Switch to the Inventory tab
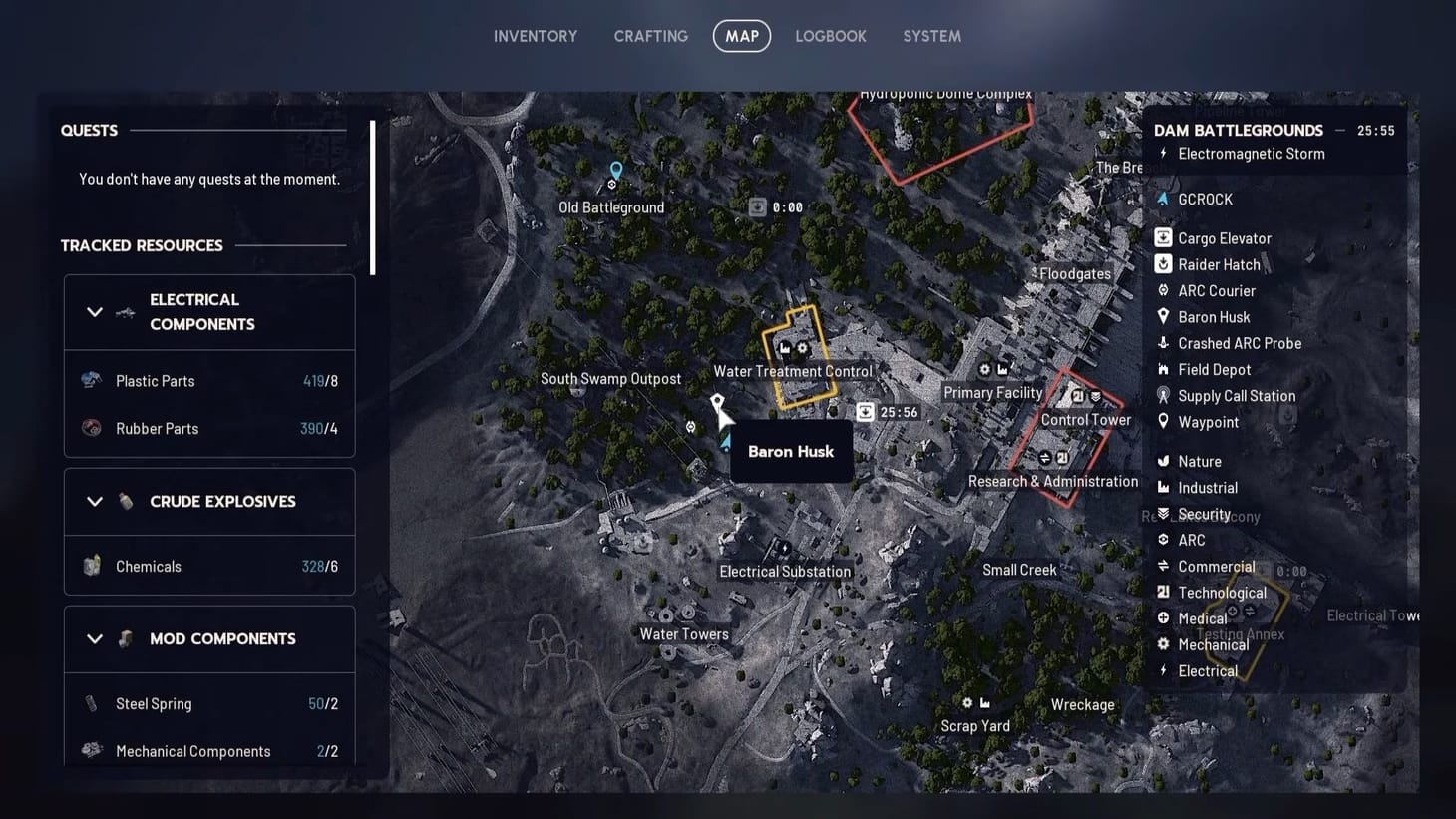1456x819 pixels. point(535,36)
